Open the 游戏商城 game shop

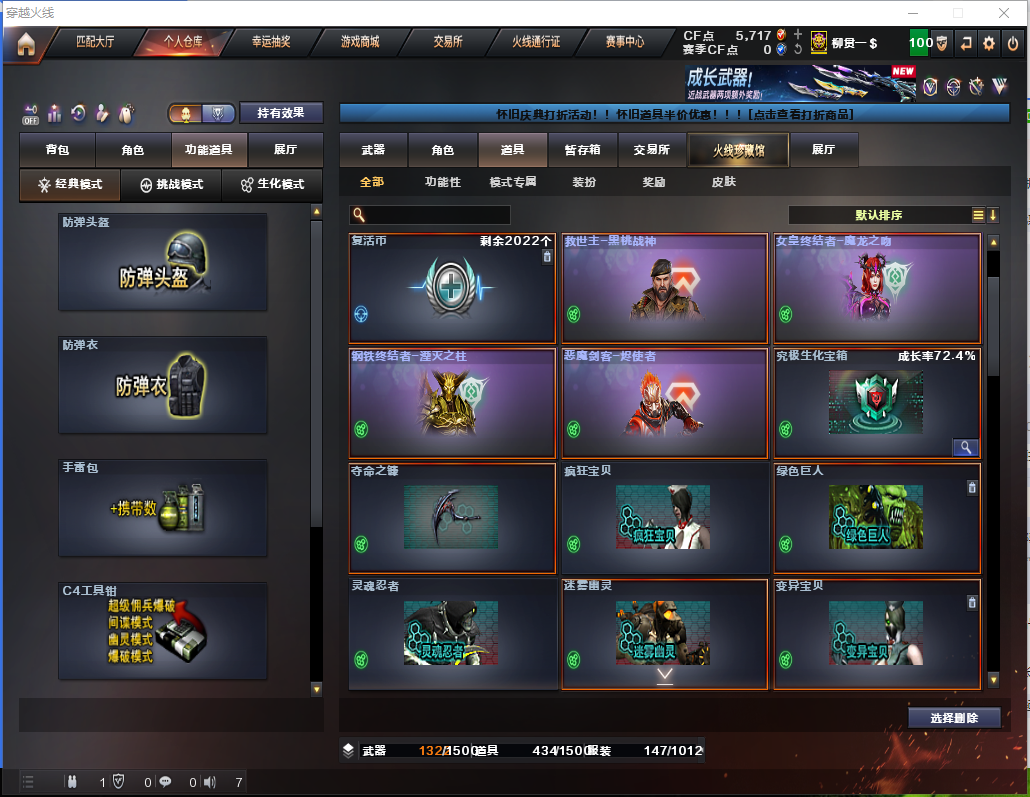click(360, 43)
